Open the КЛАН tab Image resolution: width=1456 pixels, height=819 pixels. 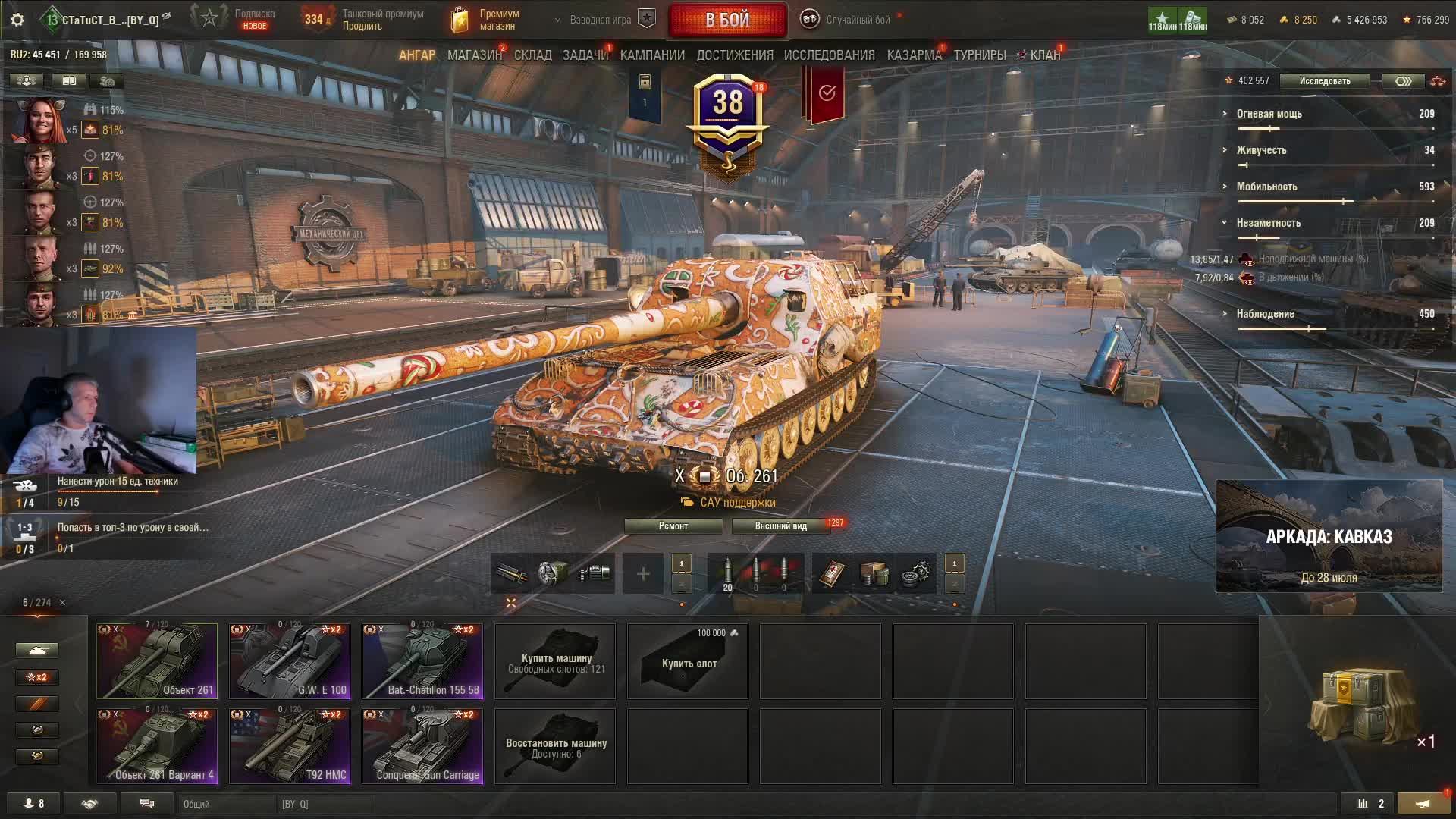pyautogui.click(x=1043, y=55)
